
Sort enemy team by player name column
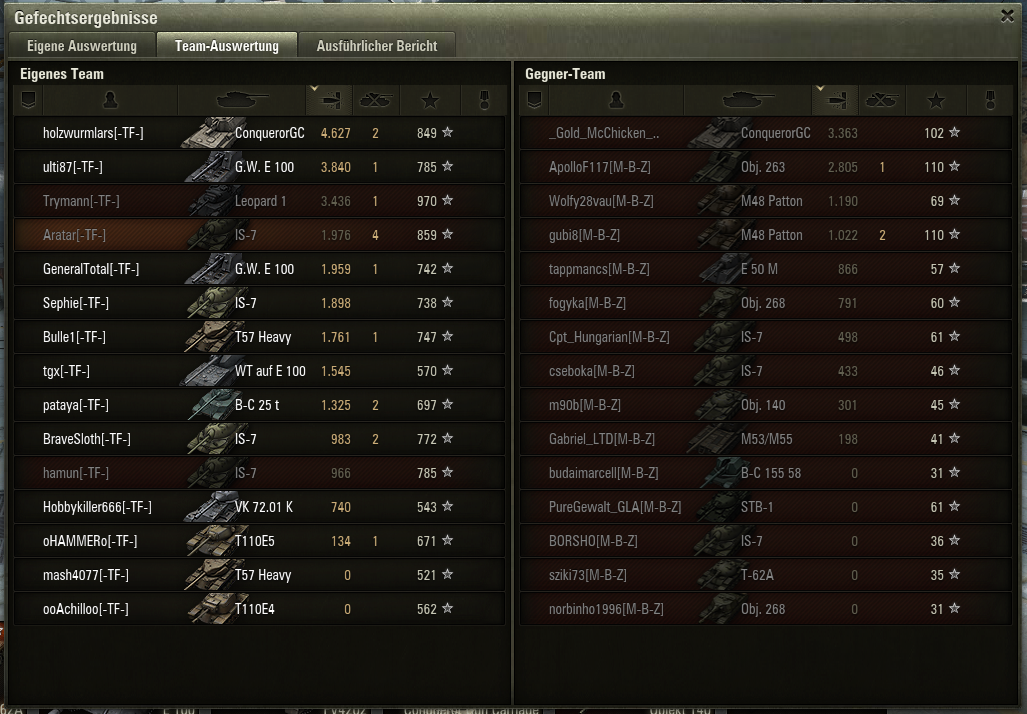[x=616, y=100]
